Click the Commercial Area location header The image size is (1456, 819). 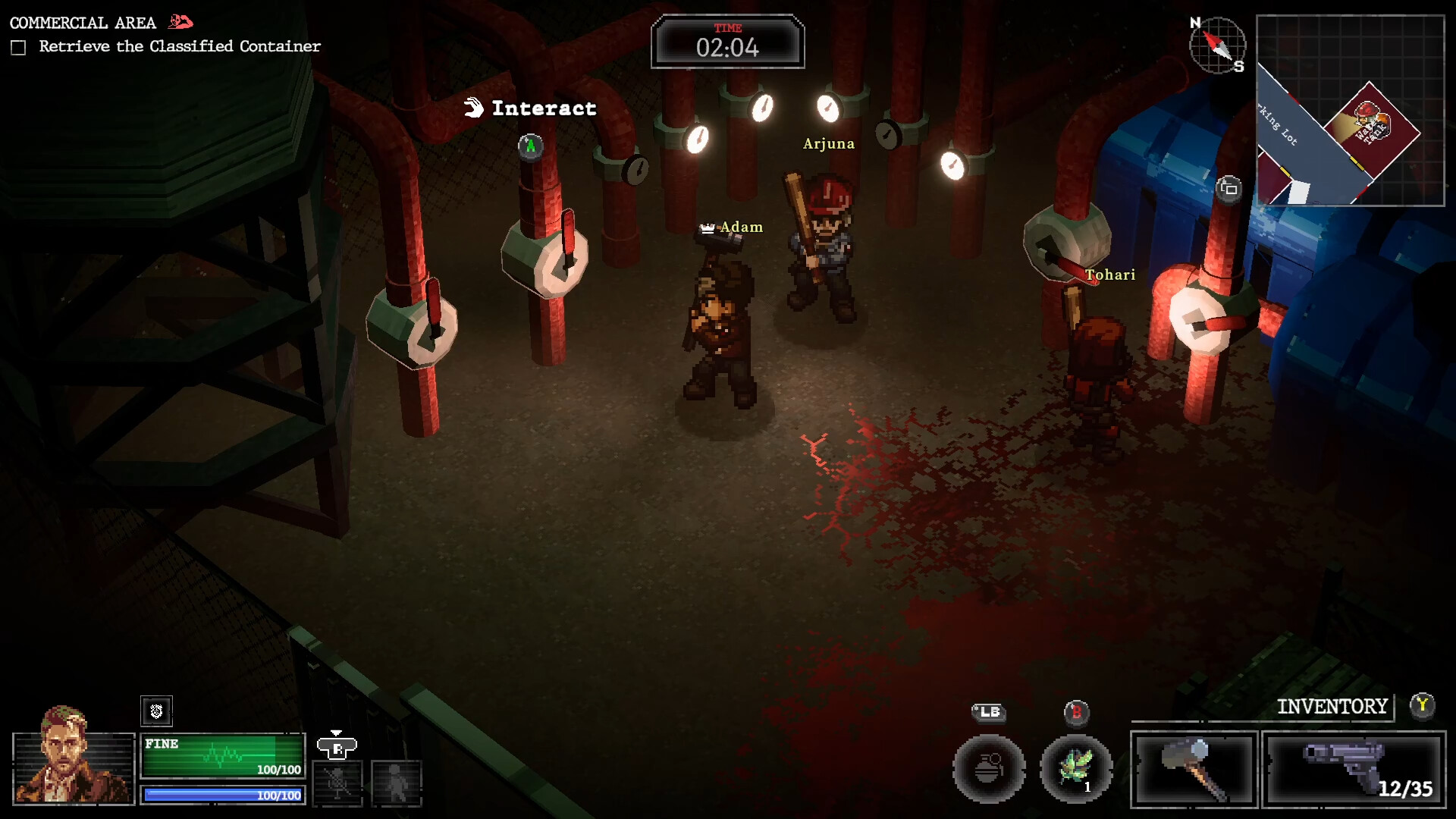coord(83,23)
